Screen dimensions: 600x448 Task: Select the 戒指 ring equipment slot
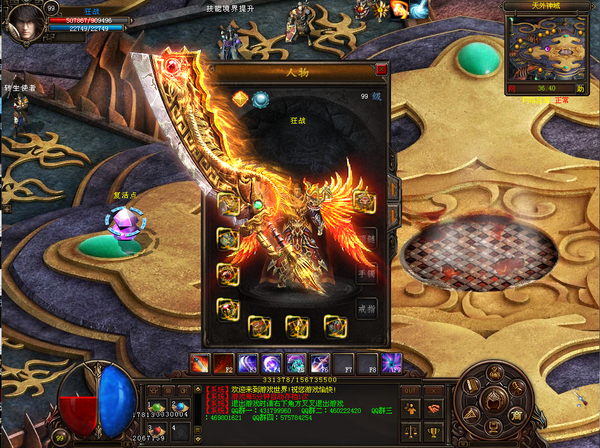(x=367, y=307)
